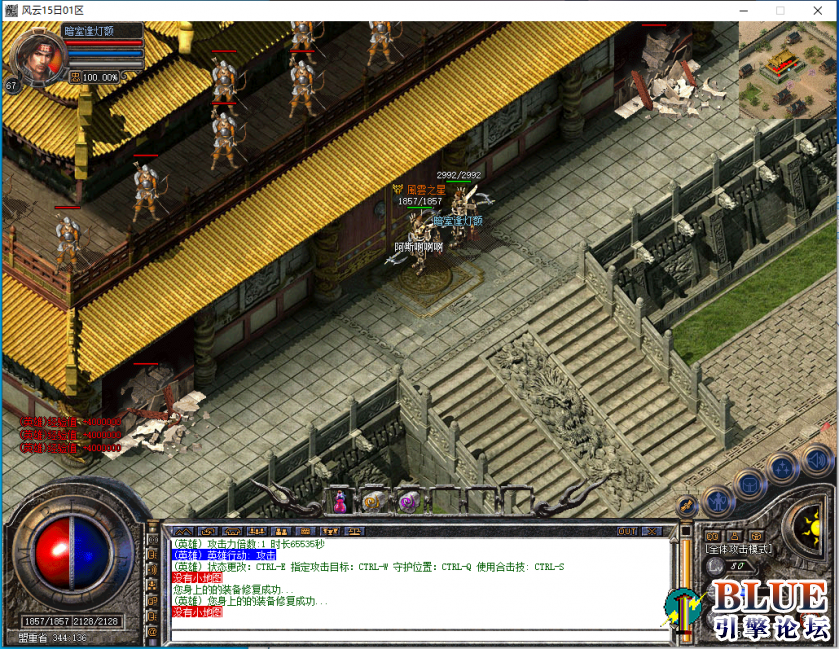Screen dimensions: 839x649
Task: Open the character panel round button
Action: (x=716, y=499)
